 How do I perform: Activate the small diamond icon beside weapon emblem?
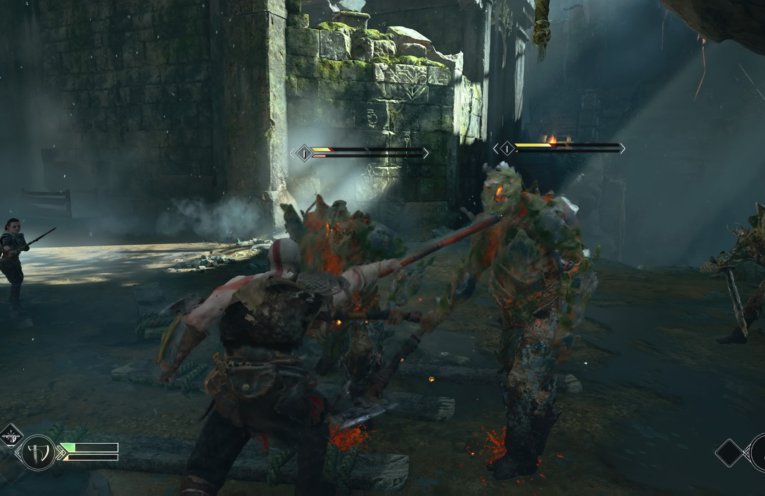11,434
